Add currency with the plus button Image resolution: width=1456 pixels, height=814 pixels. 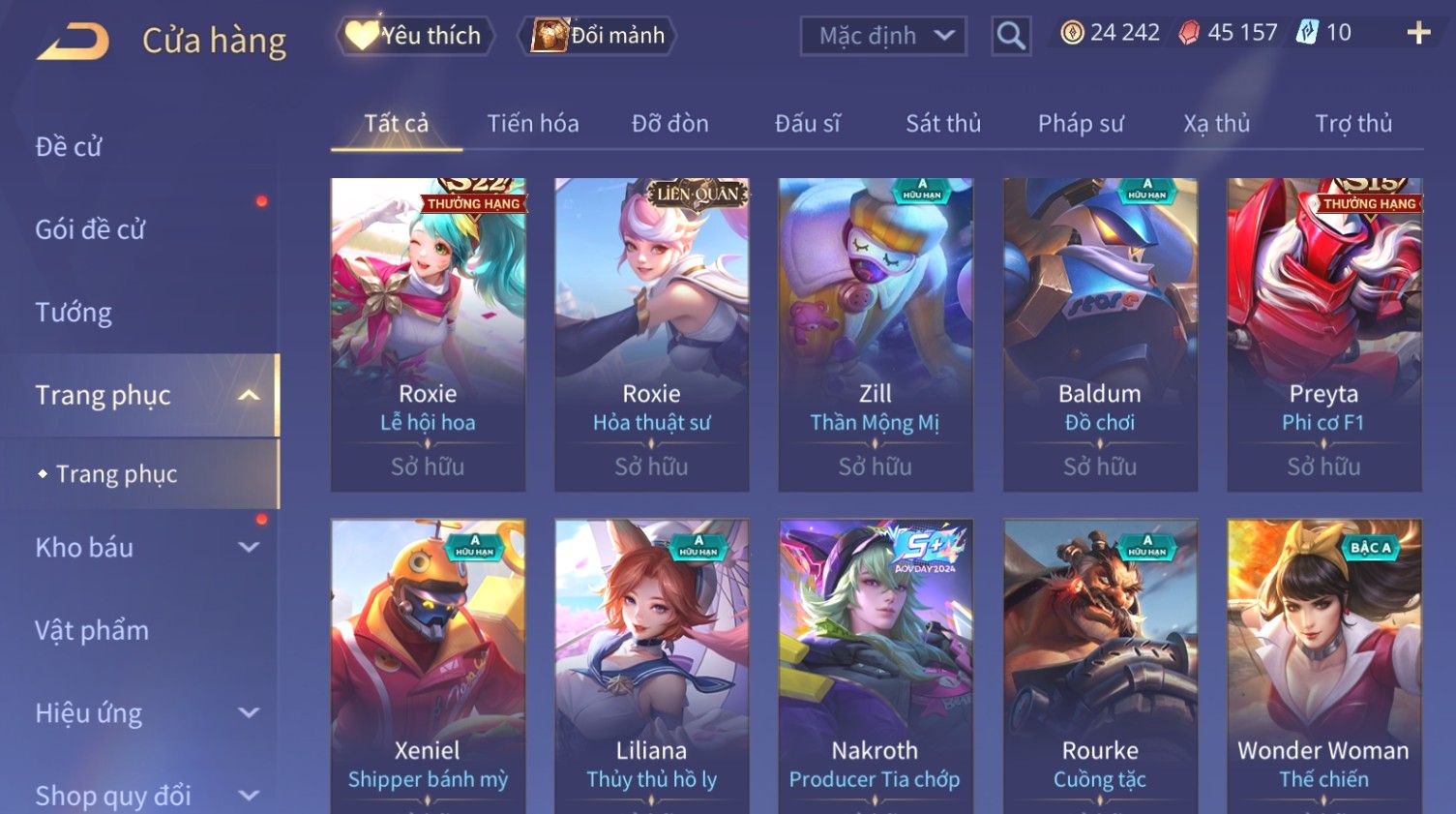[x=1418, y=34]
